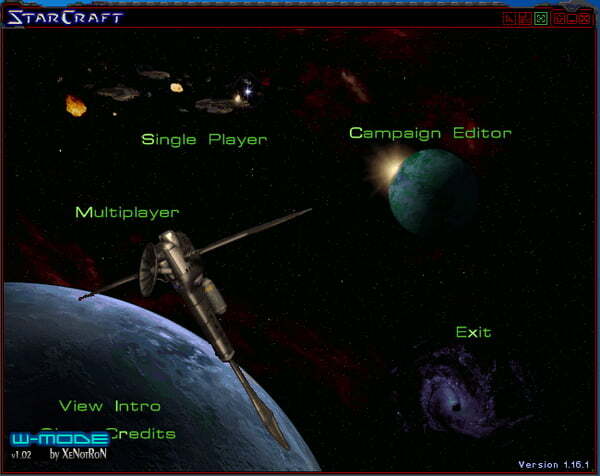Open the Multiplayer menu
Image resolution: width=600 pixels, height=476 pixels.
click(x=127, y=212)
